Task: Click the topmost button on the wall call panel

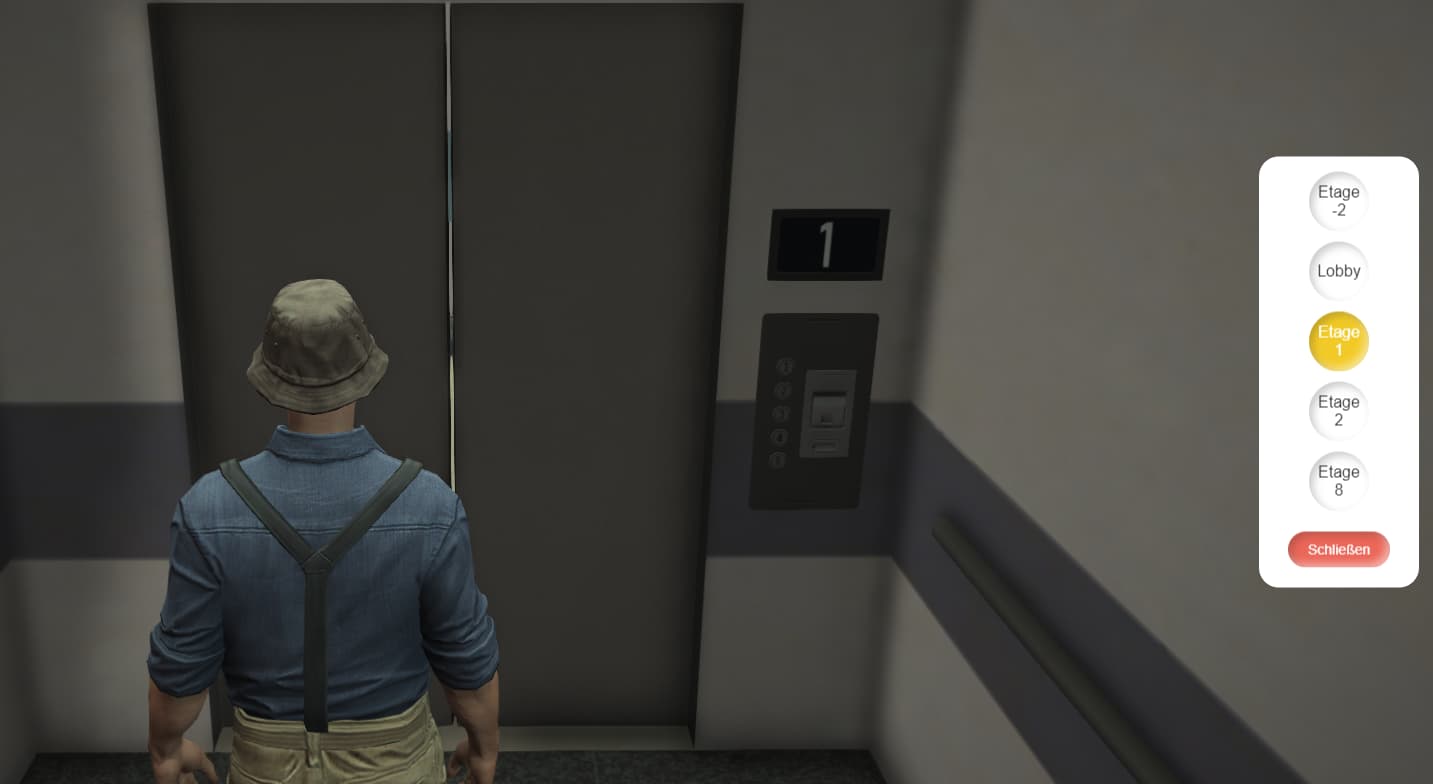Action: tap(783, 365)
